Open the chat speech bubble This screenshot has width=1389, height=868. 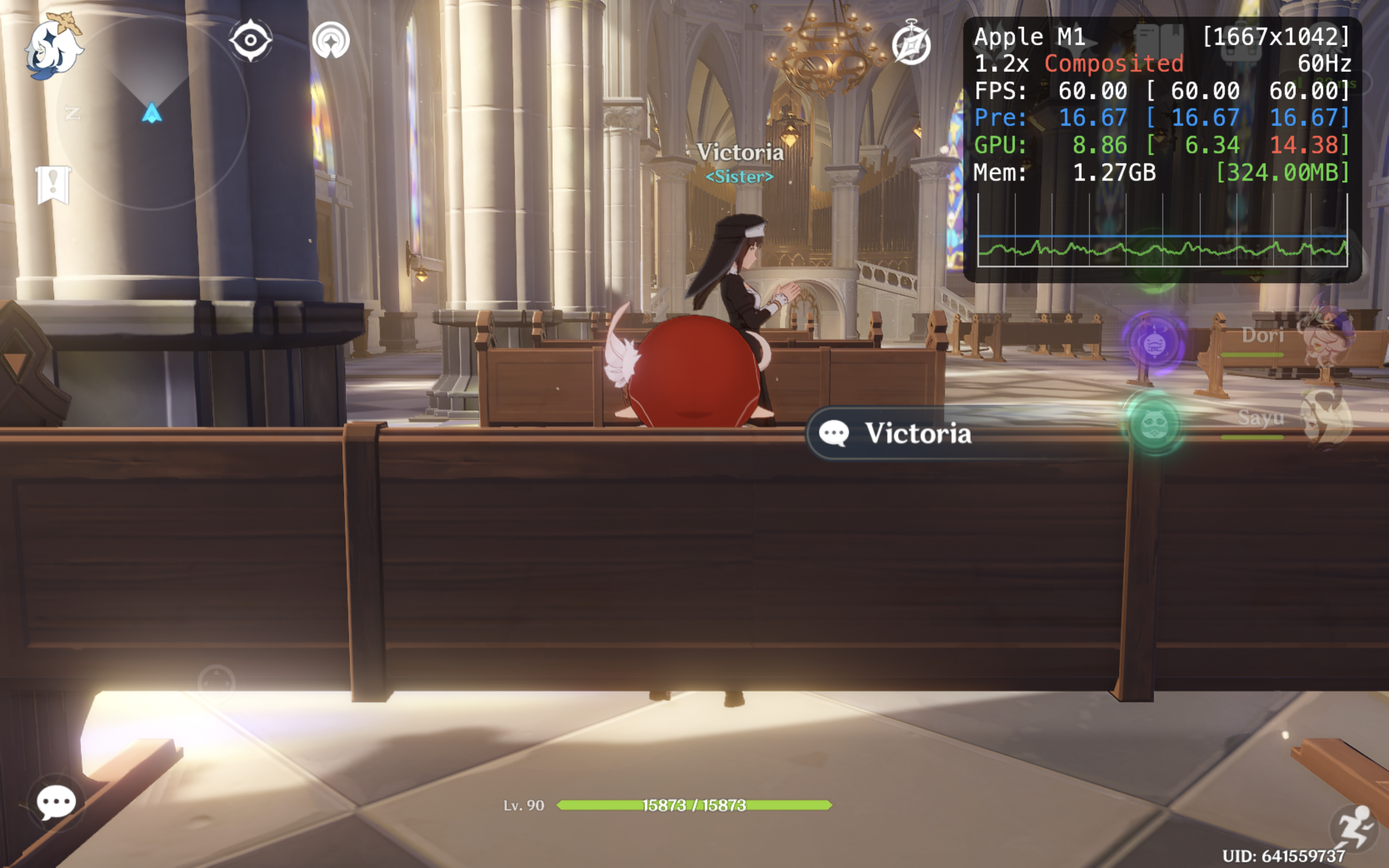tap(55, 802)
